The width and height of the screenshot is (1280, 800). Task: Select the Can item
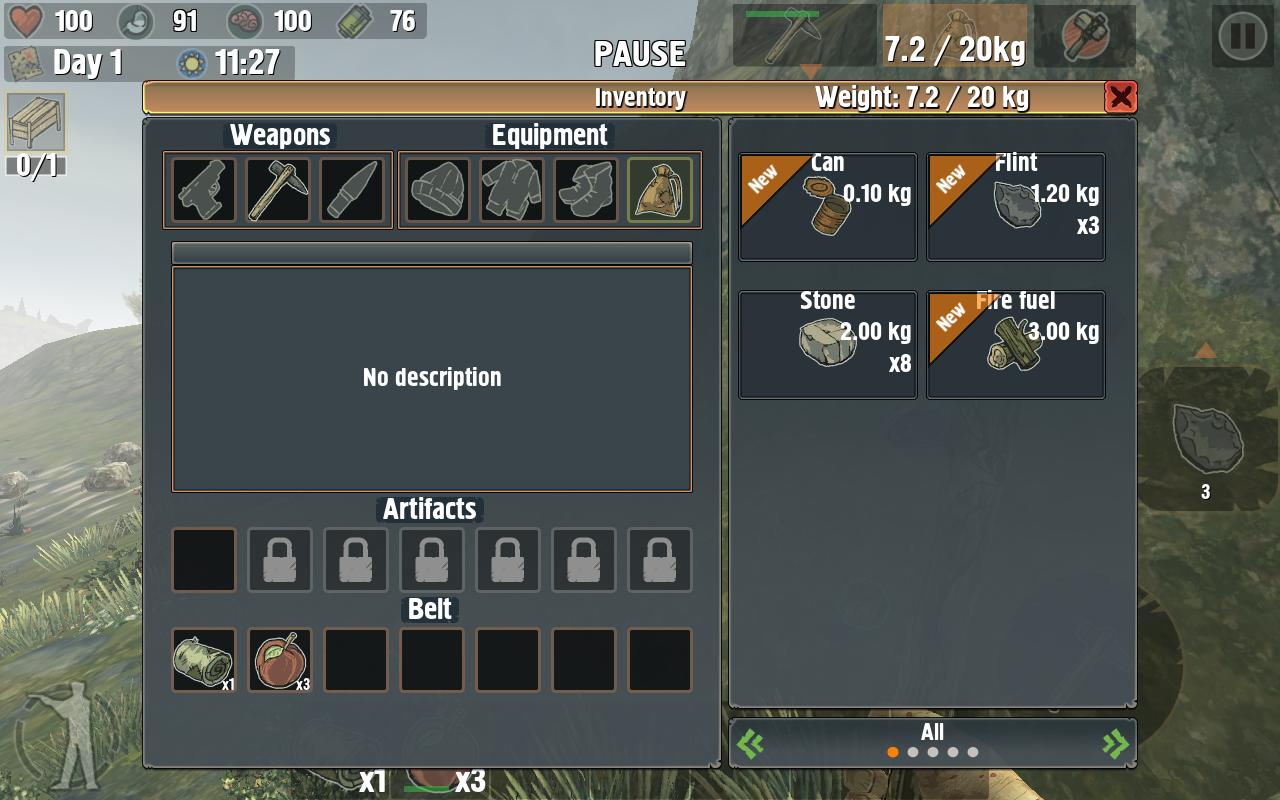coord(828,207)
